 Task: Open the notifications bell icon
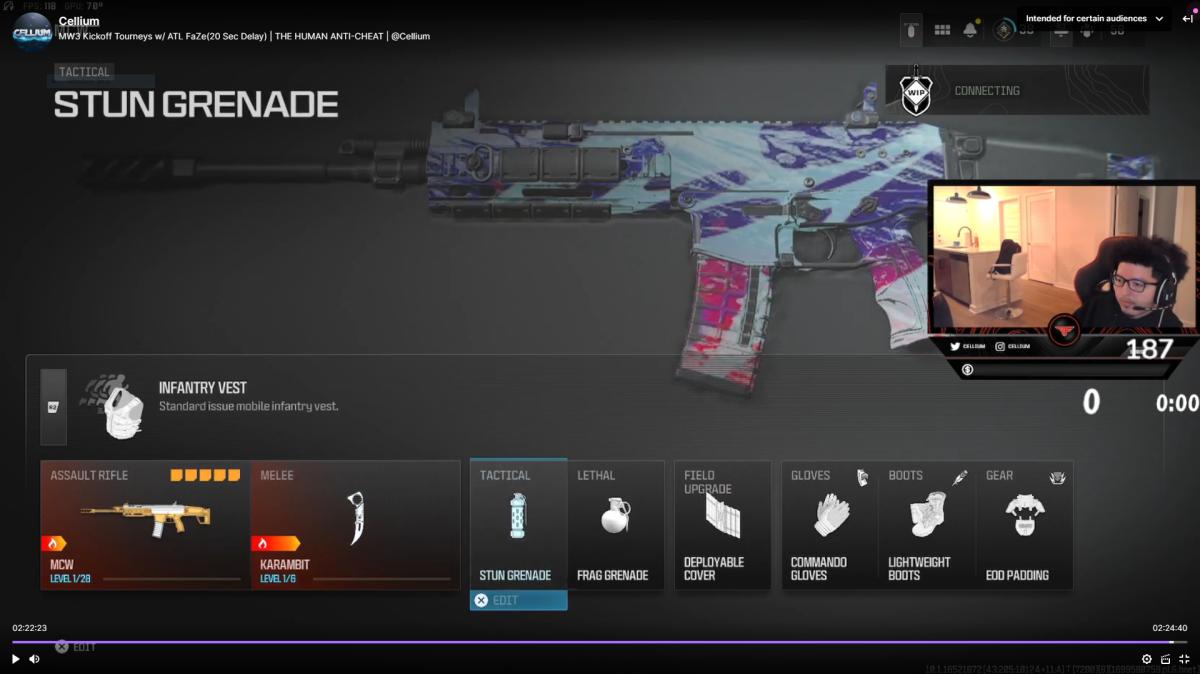(x=970, y=30)
